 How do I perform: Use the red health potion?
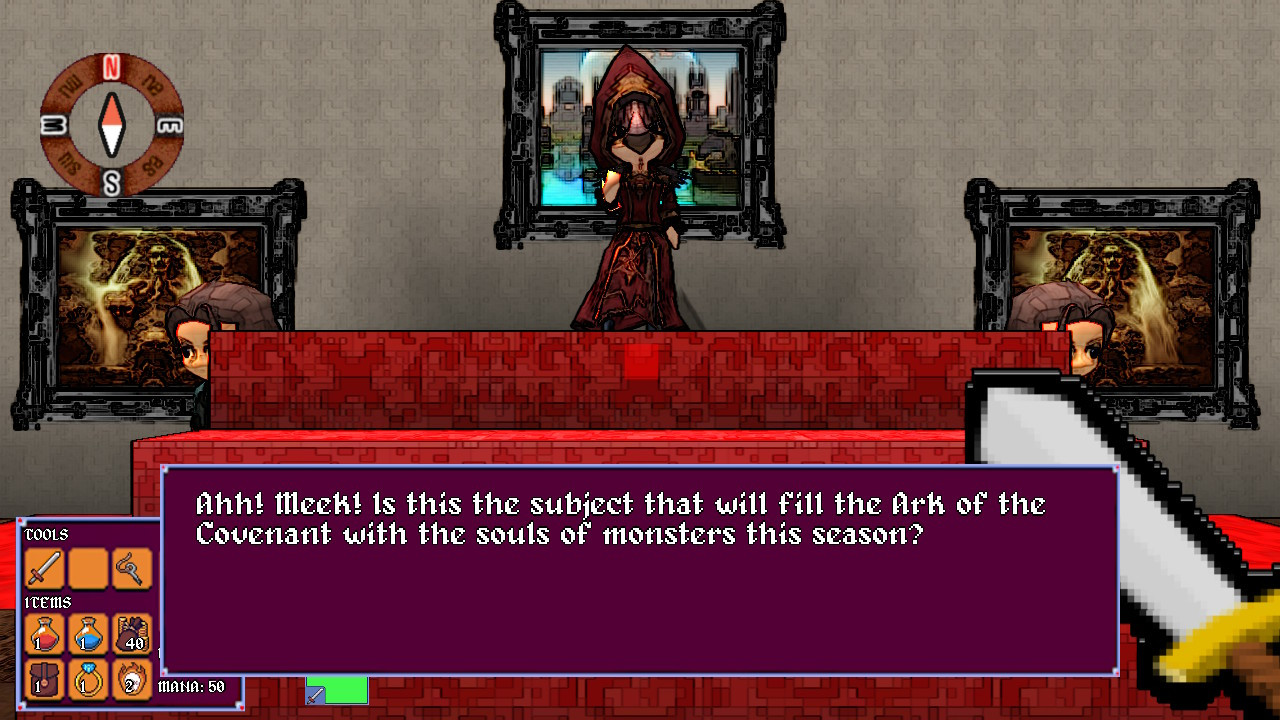[x=43, y=633]
